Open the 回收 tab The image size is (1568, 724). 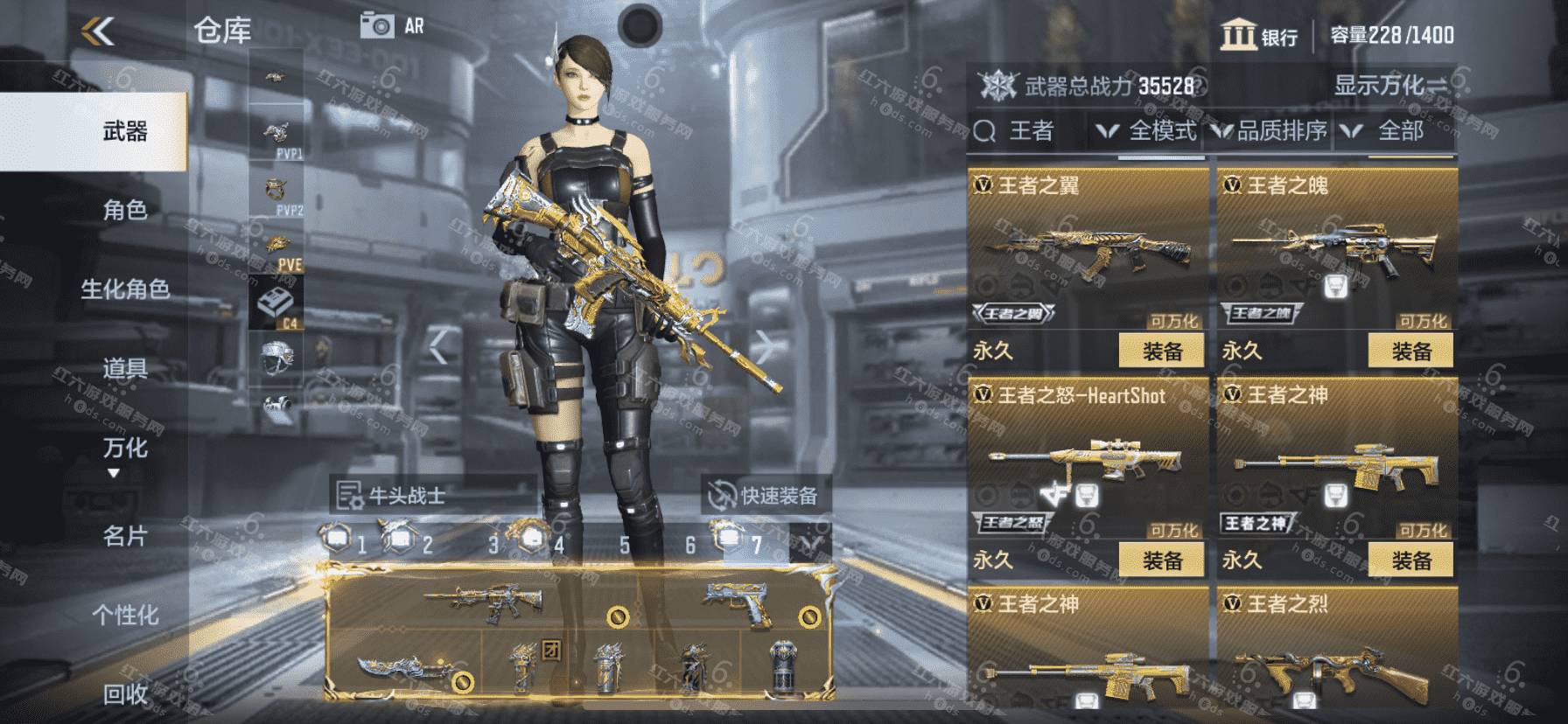tap(124, 694)
